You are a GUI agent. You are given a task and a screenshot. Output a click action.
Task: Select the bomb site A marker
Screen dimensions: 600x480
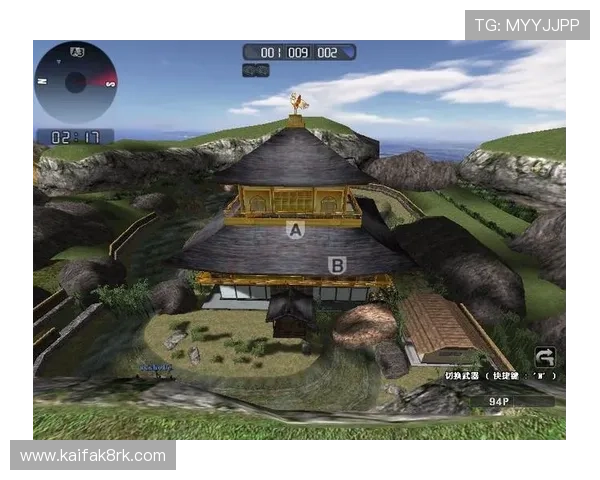[x=294, y=230]
